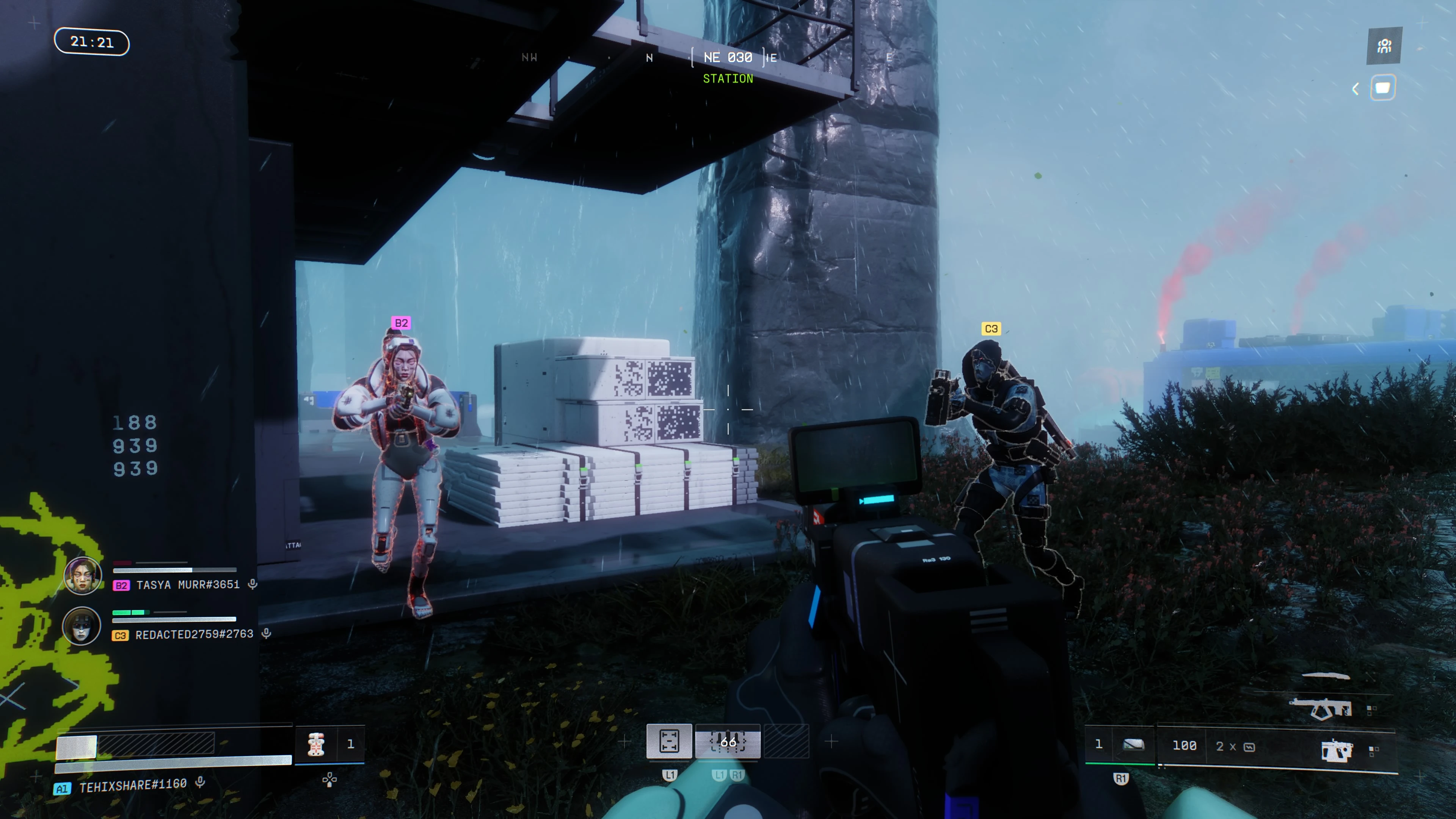Select the grenade equipment slot
The image size is (1456, 819).
[x=1133, y=745]
